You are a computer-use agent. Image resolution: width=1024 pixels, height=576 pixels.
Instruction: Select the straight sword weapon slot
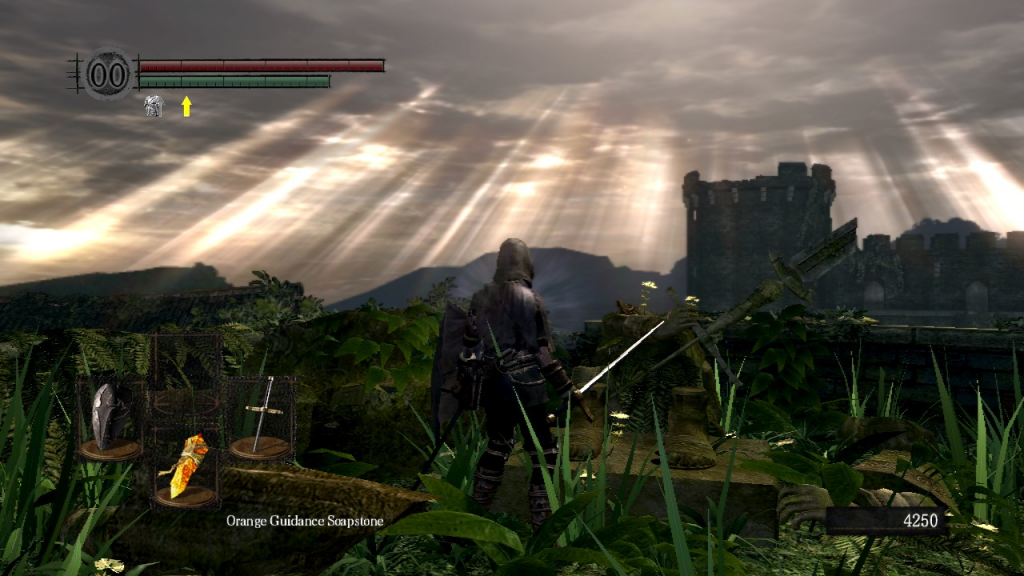tap(261, 418)
